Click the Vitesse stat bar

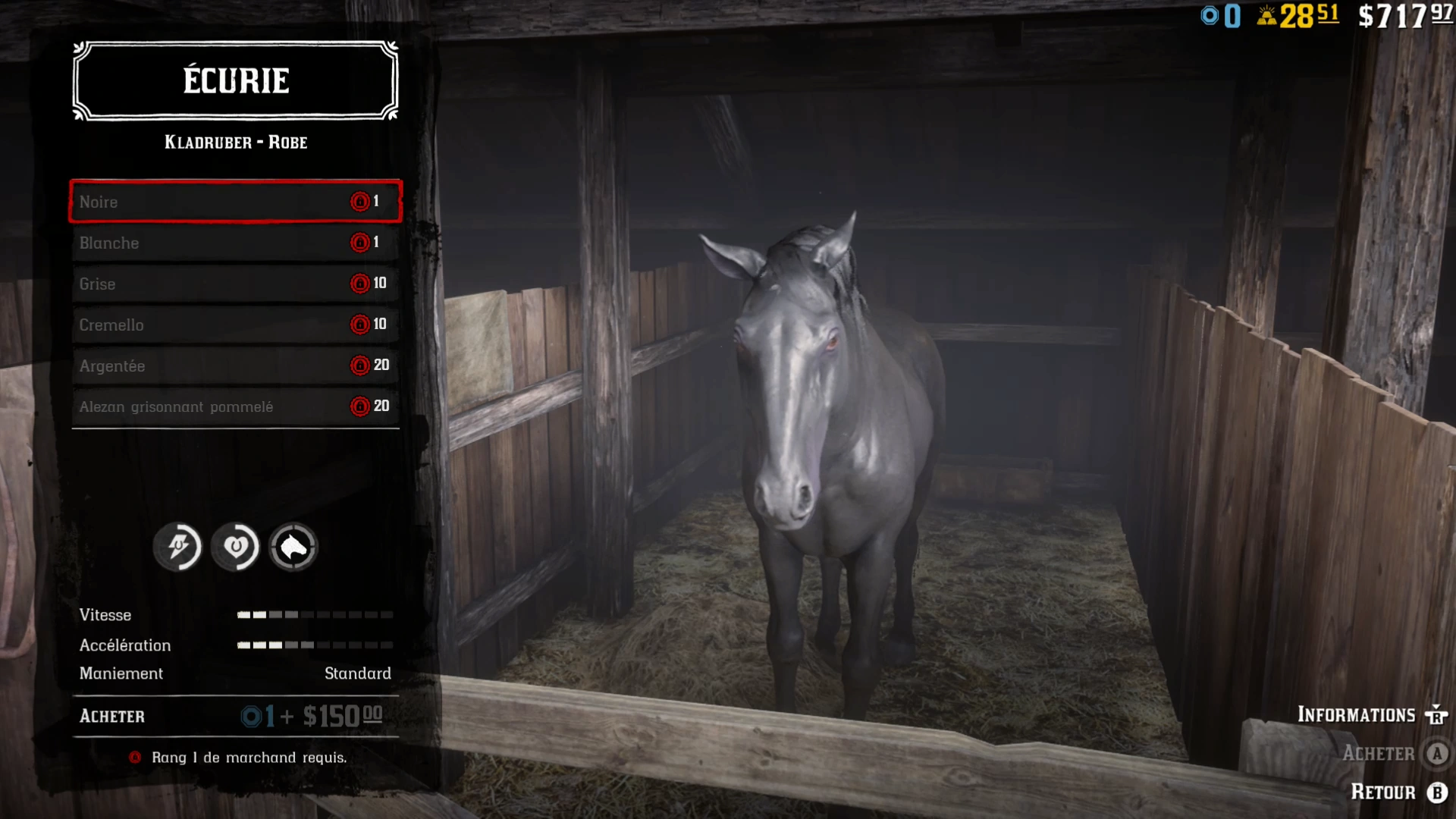(x=315, y=615)
